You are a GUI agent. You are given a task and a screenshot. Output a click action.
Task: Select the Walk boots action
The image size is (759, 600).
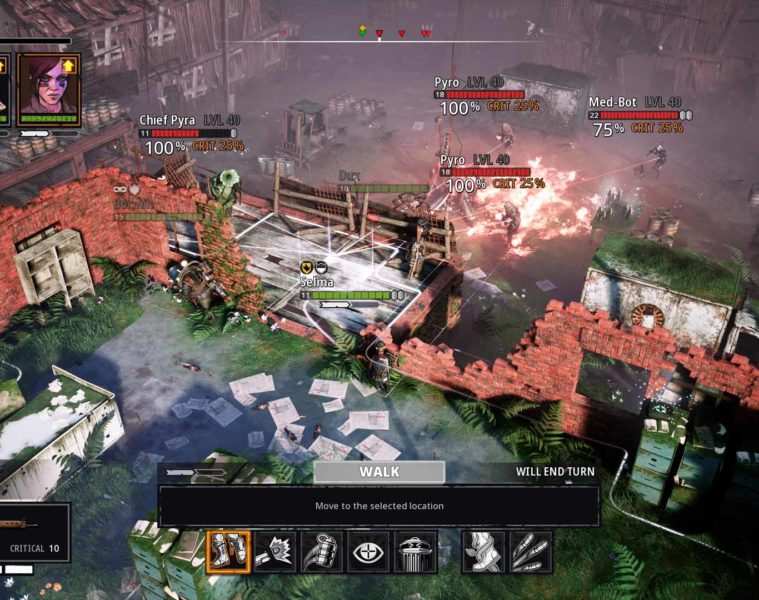click(227, 552)
